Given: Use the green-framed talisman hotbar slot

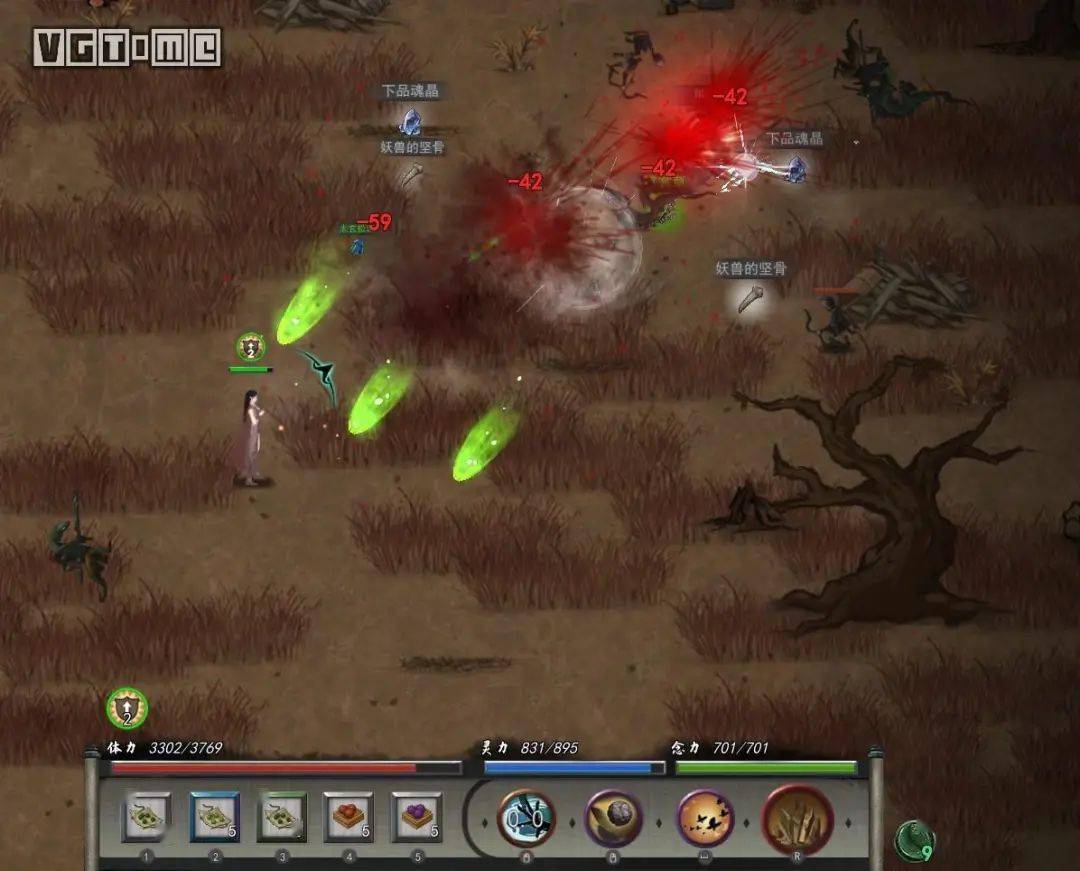Looking at the screenshot, I should [282, 817].
